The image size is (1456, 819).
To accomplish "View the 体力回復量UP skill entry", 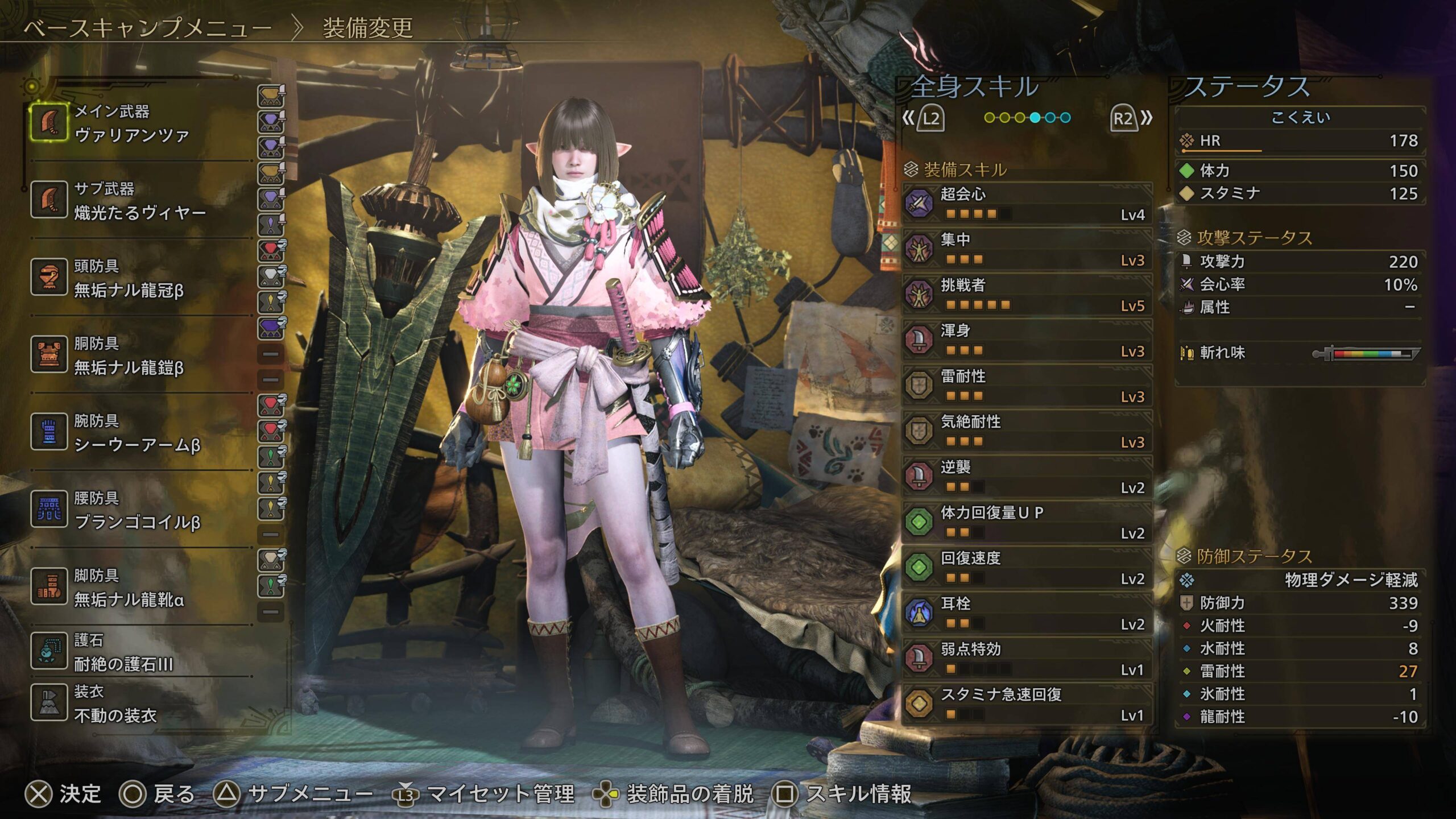I will 1027,522.
